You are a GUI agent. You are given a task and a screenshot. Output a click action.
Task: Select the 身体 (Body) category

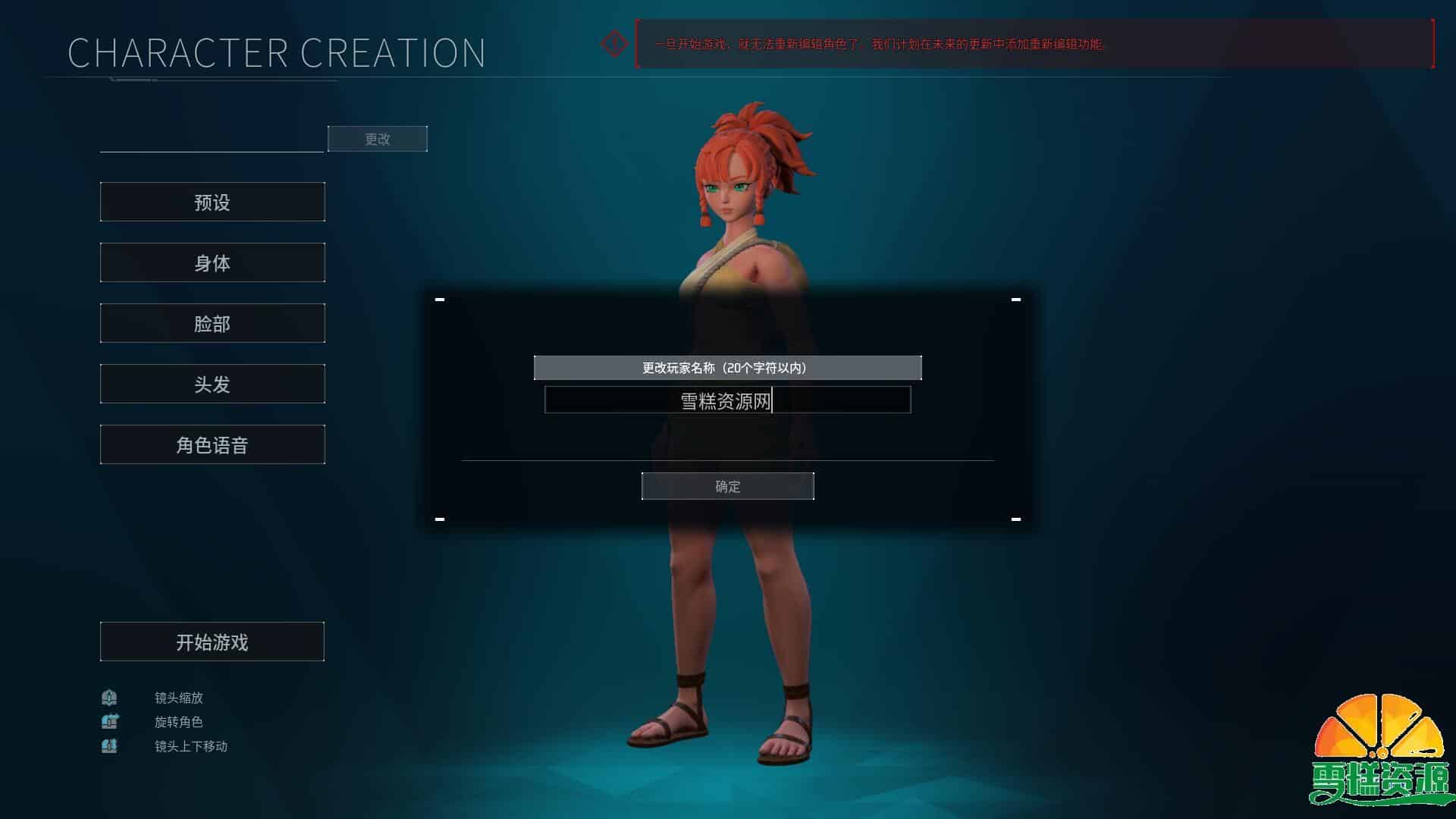pyautogui.click(x=212, y=262)
